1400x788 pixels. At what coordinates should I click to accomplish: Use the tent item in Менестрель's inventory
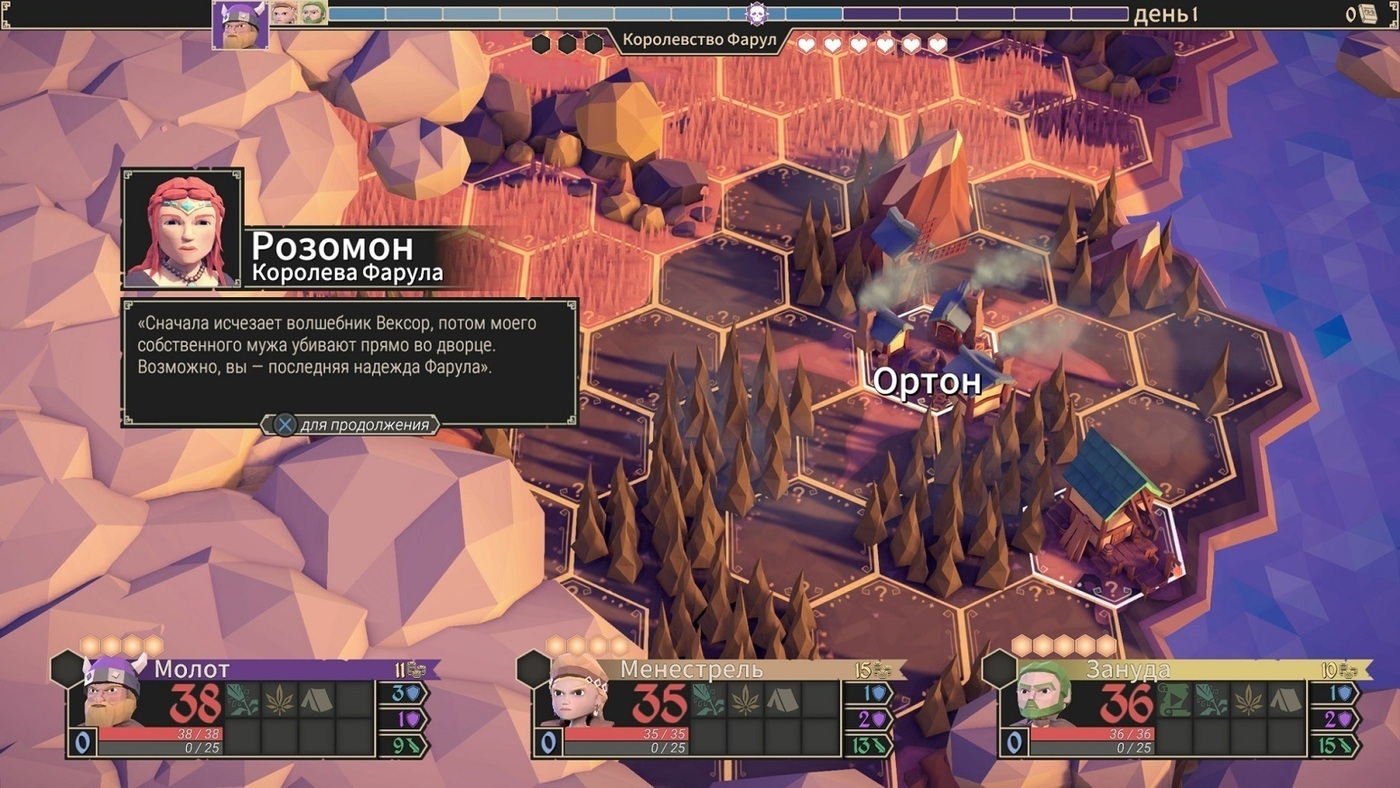click(784, 700)
